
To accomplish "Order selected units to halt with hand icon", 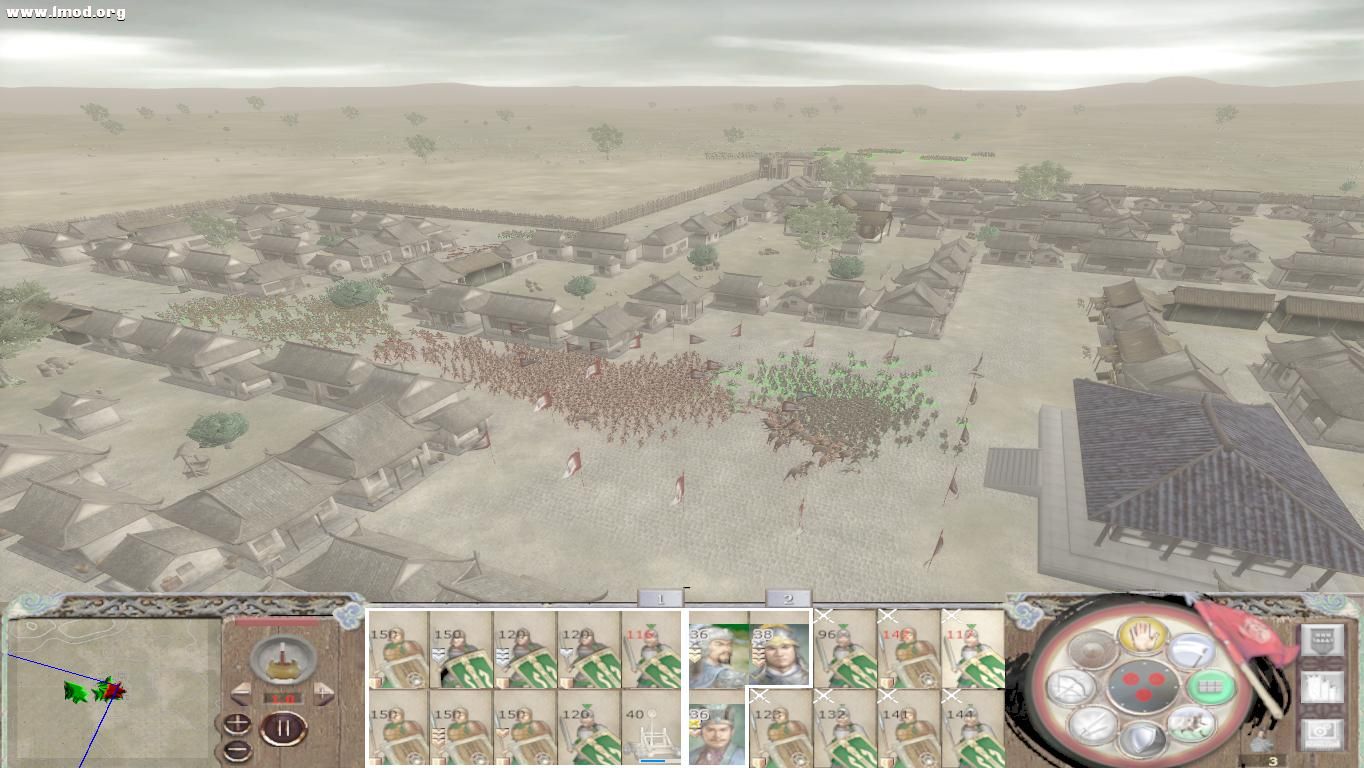I will (x=1144, y=638).
